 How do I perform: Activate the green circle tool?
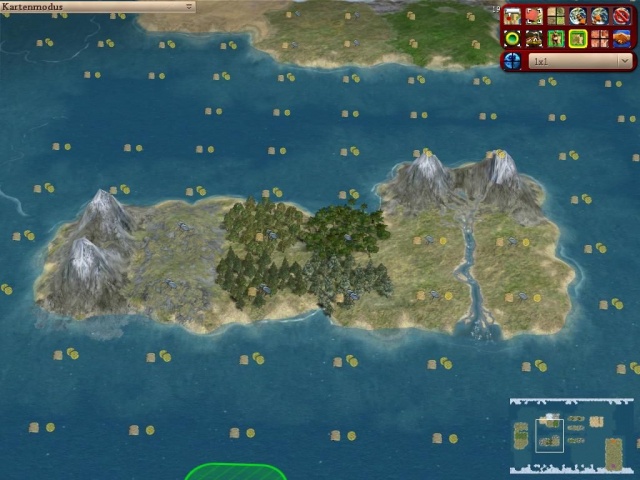click(x=512, y=38)
